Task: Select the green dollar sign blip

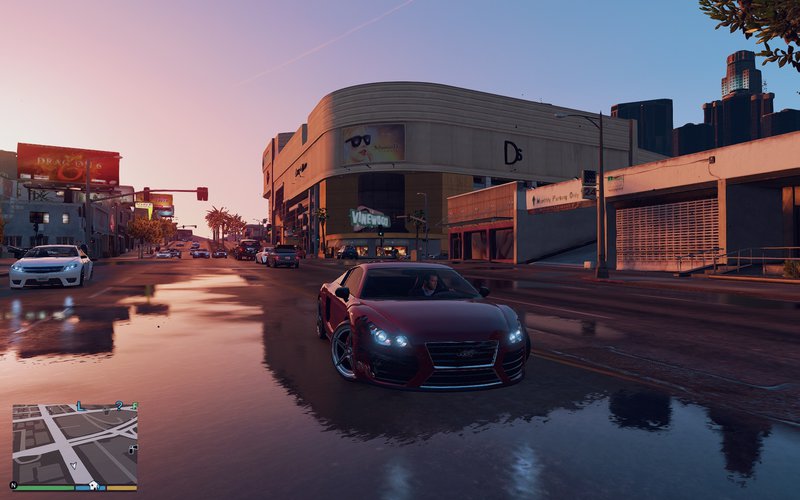Action: 135,405
